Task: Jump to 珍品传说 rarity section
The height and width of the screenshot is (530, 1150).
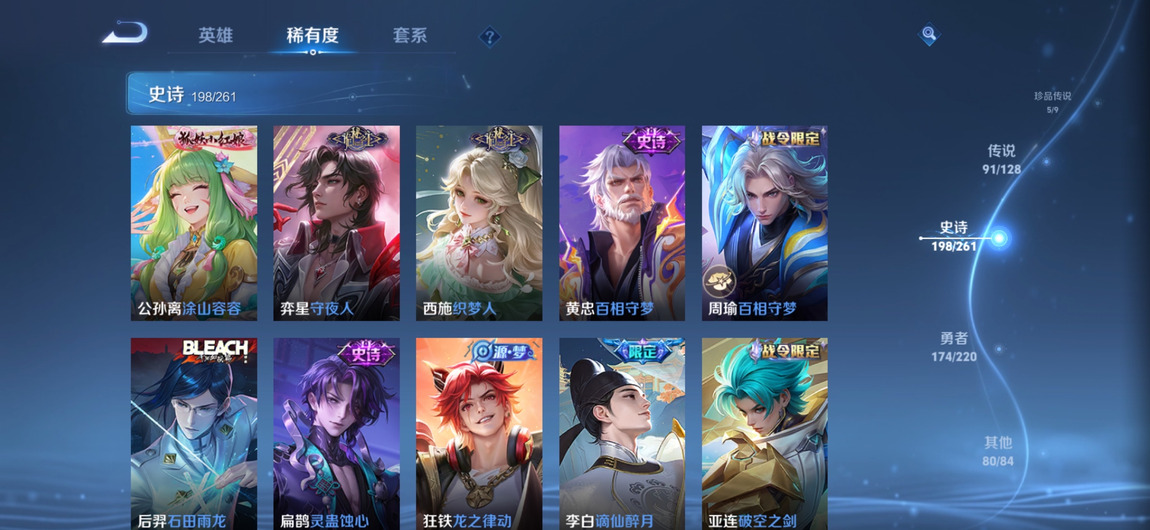Action: (1052, 101)
